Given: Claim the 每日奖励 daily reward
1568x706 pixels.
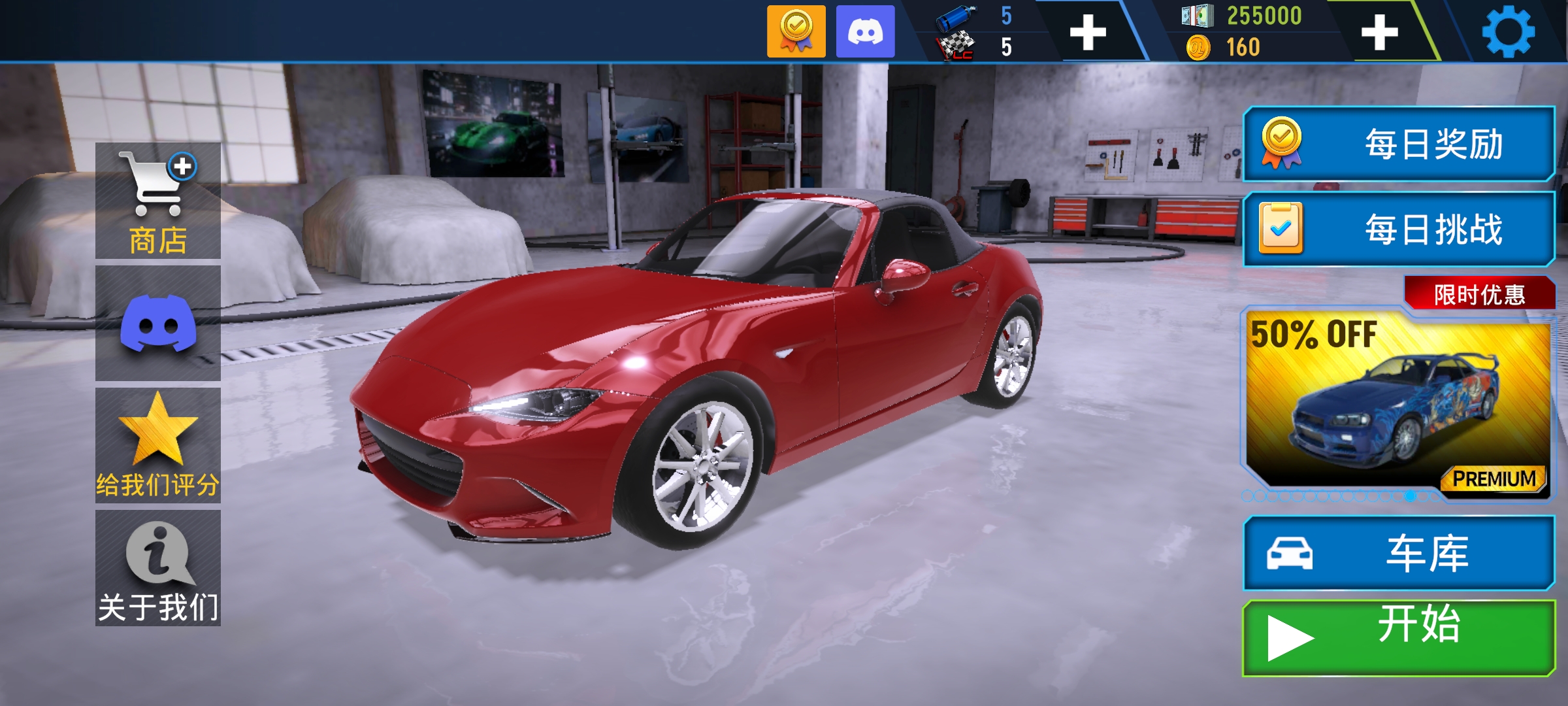Looking at the screenshot, I should (x=1398, y=144).
